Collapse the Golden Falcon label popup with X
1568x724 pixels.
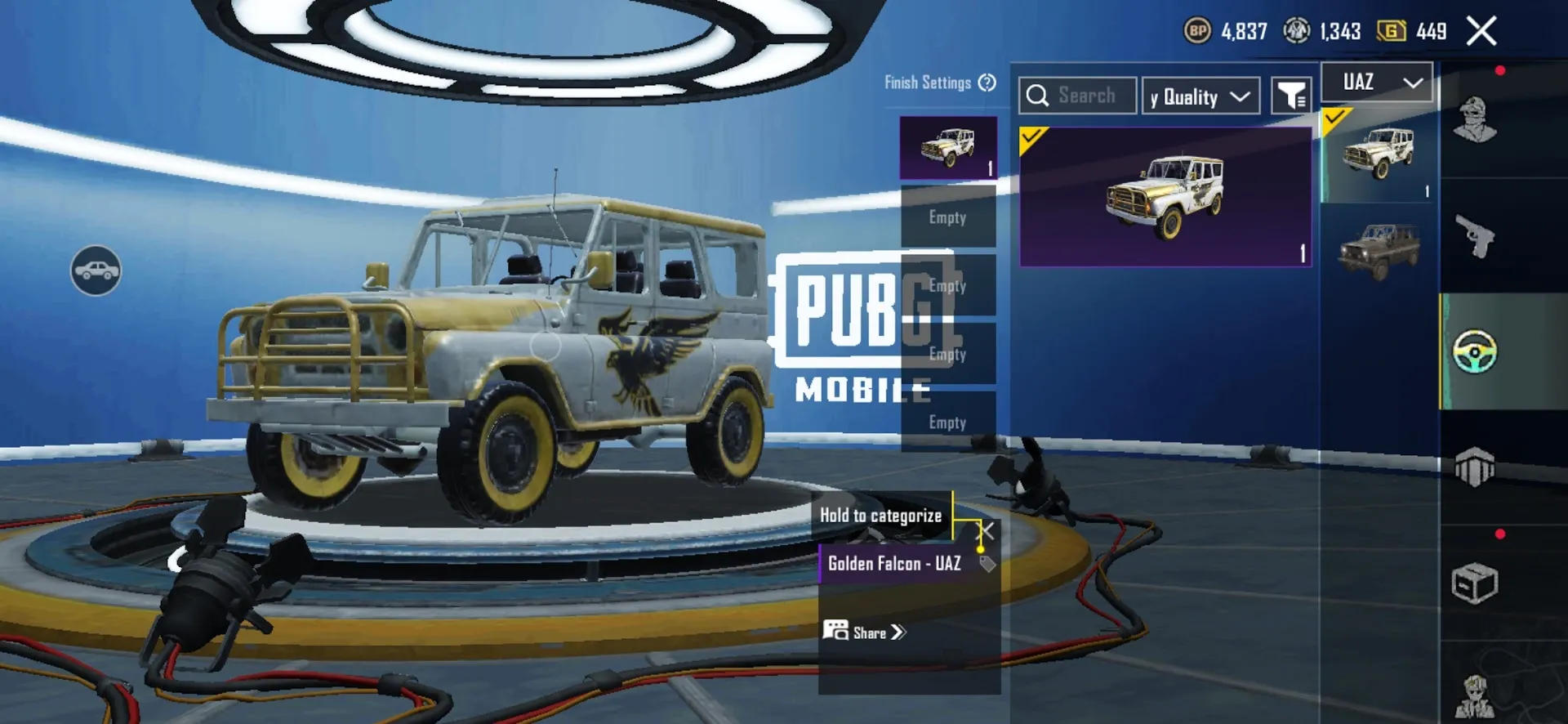(987, 532)
